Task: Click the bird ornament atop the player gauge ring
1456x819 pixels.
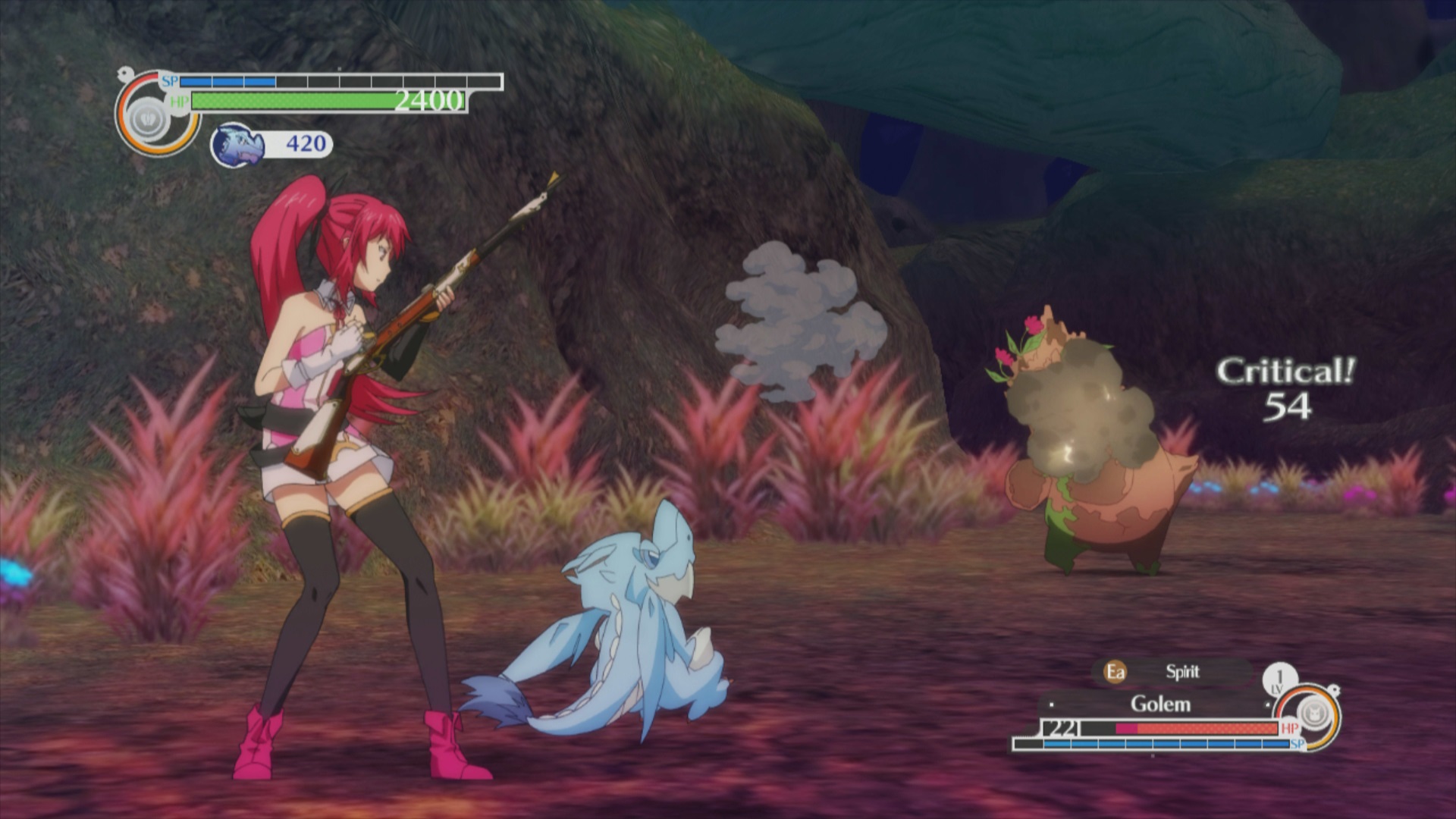Action: [x=124, y=73]
